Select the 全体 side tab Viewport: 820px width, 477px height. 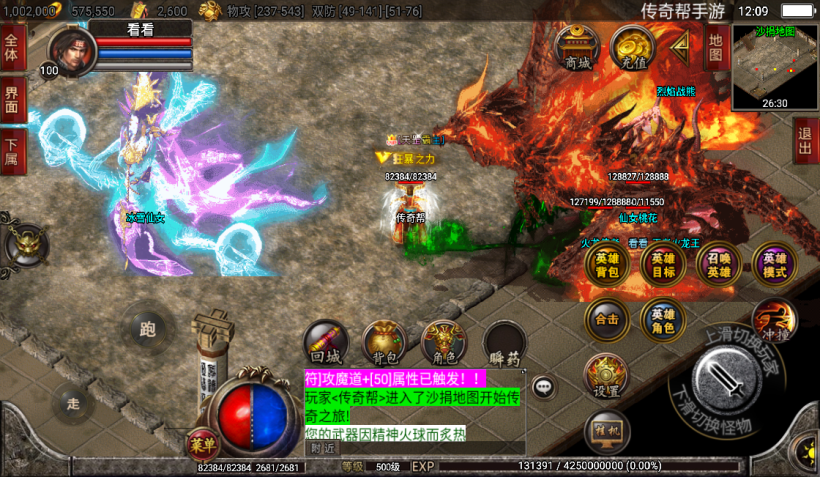click(x=13, y=47)
